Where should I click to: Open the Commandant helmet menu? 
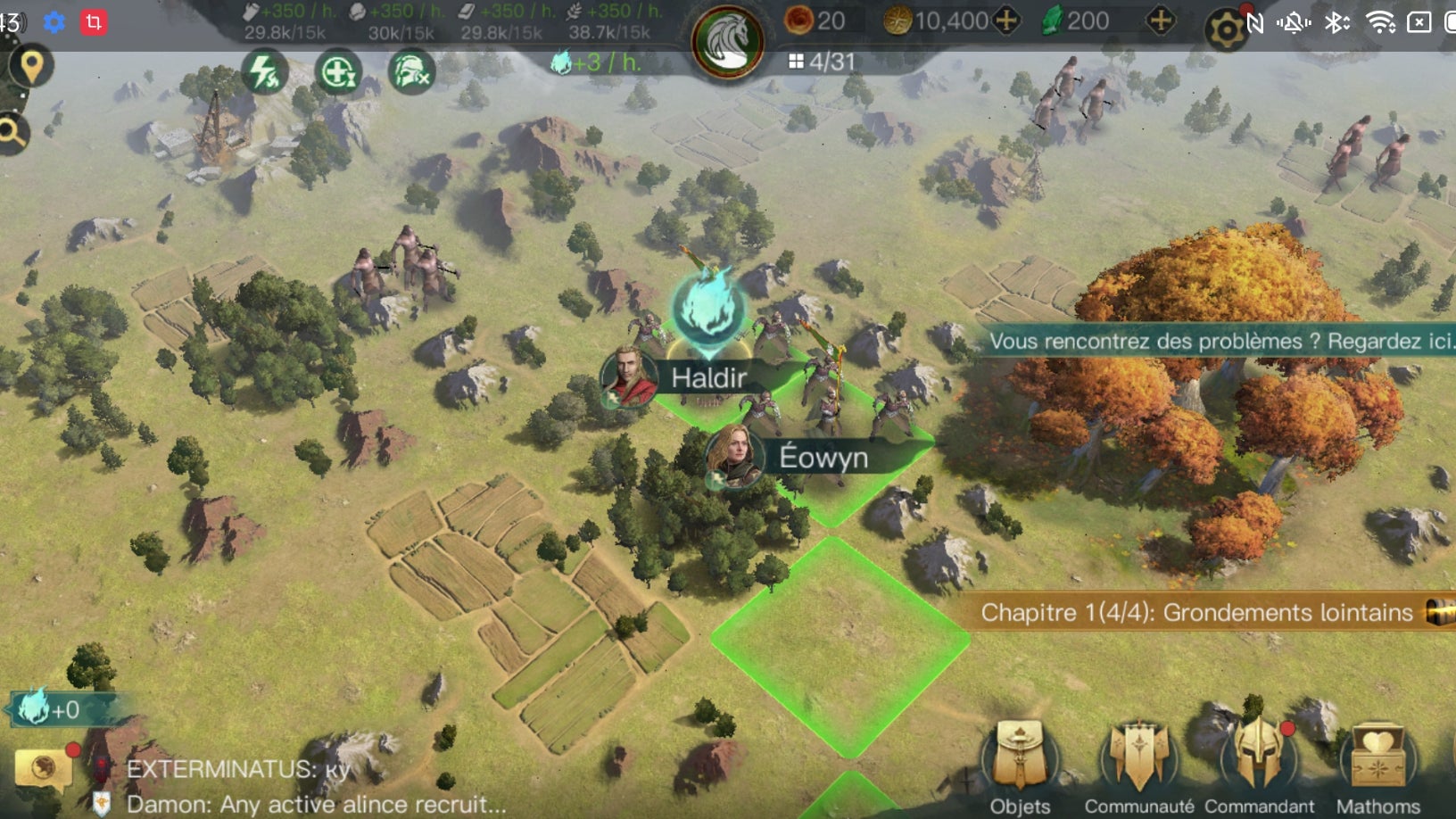coord(1258,766)
